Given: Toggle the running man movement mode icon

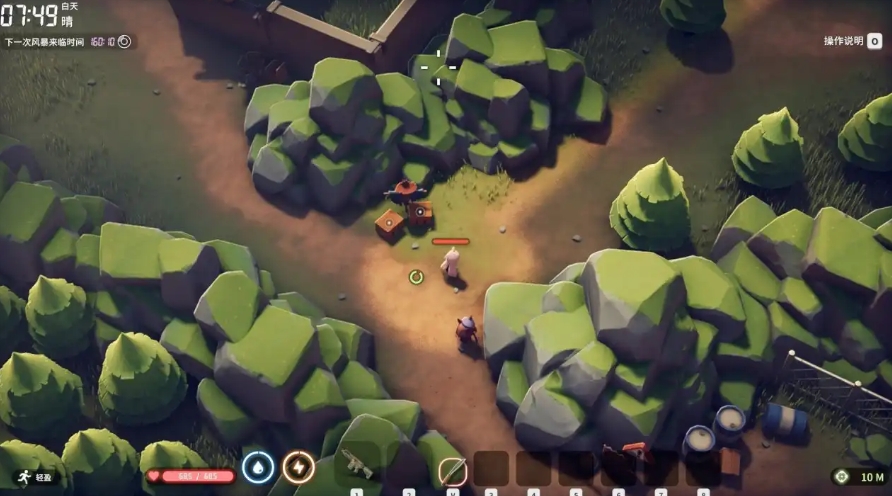Looking at the screenshot, I should click(x=21, y=478).
